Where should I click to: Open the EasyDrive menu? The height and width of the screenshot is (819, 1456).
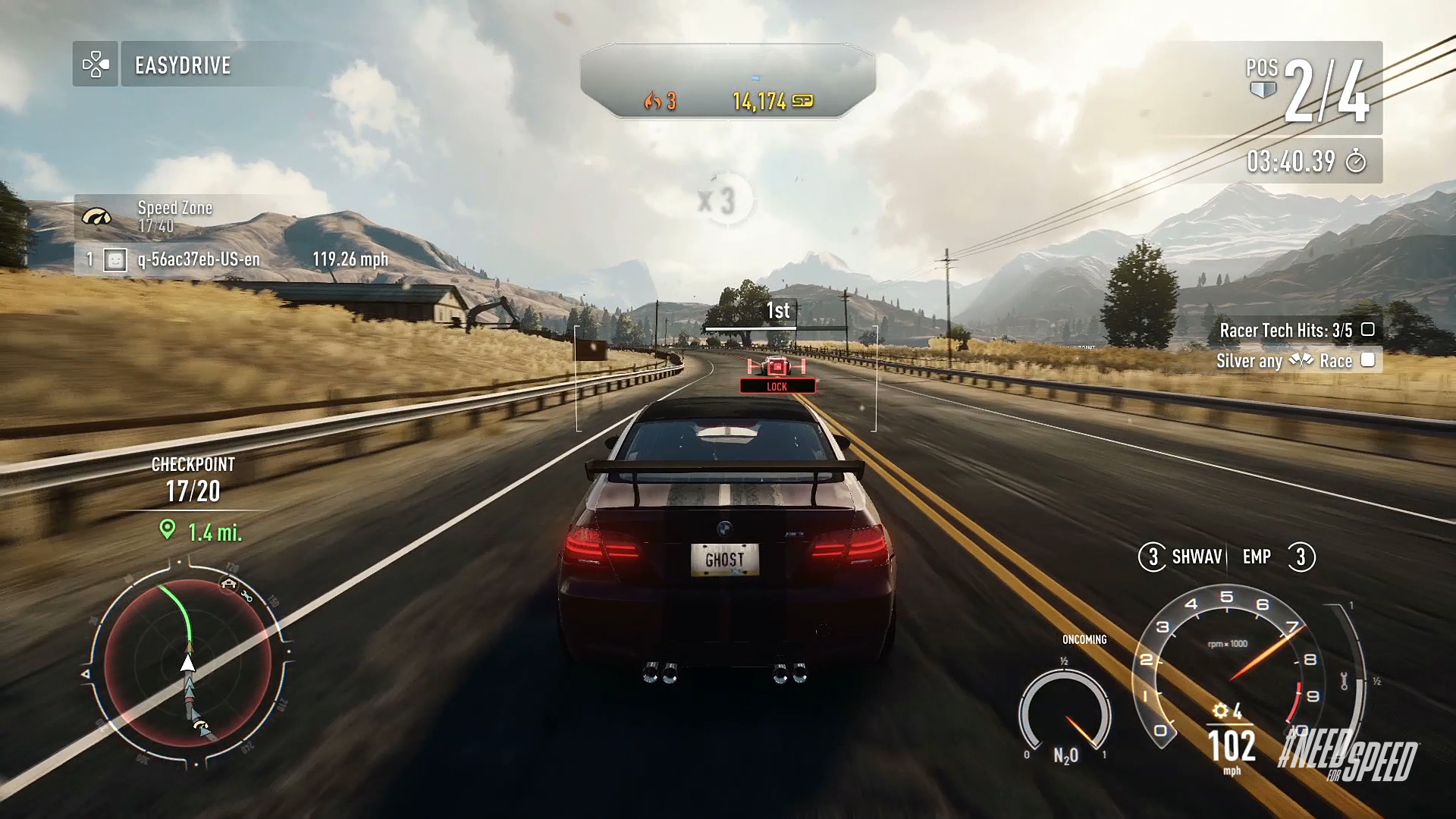[x=182, y=65]
